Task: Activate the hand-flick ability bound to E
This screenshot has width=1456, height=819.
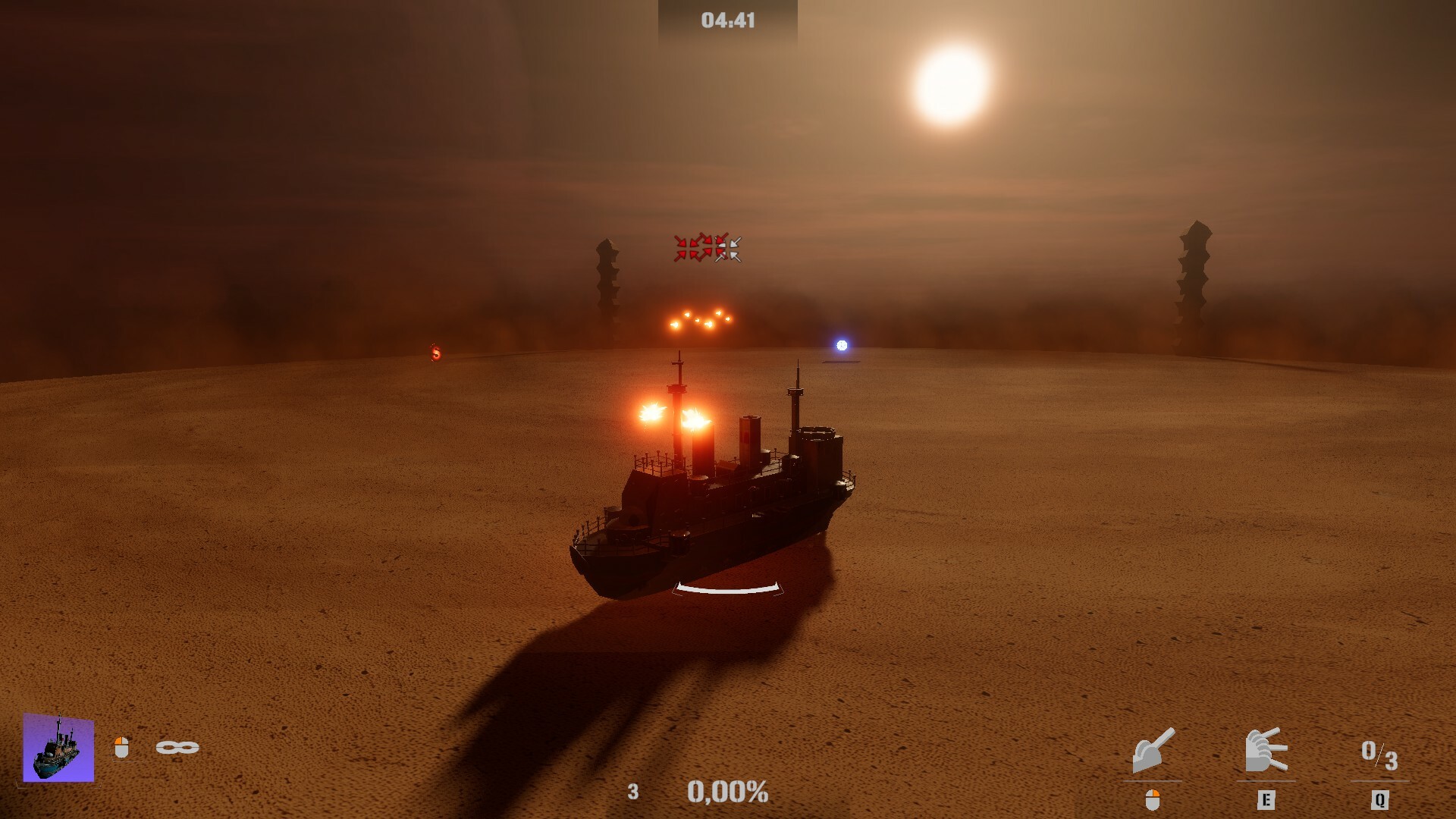Action: [1266, 751]
